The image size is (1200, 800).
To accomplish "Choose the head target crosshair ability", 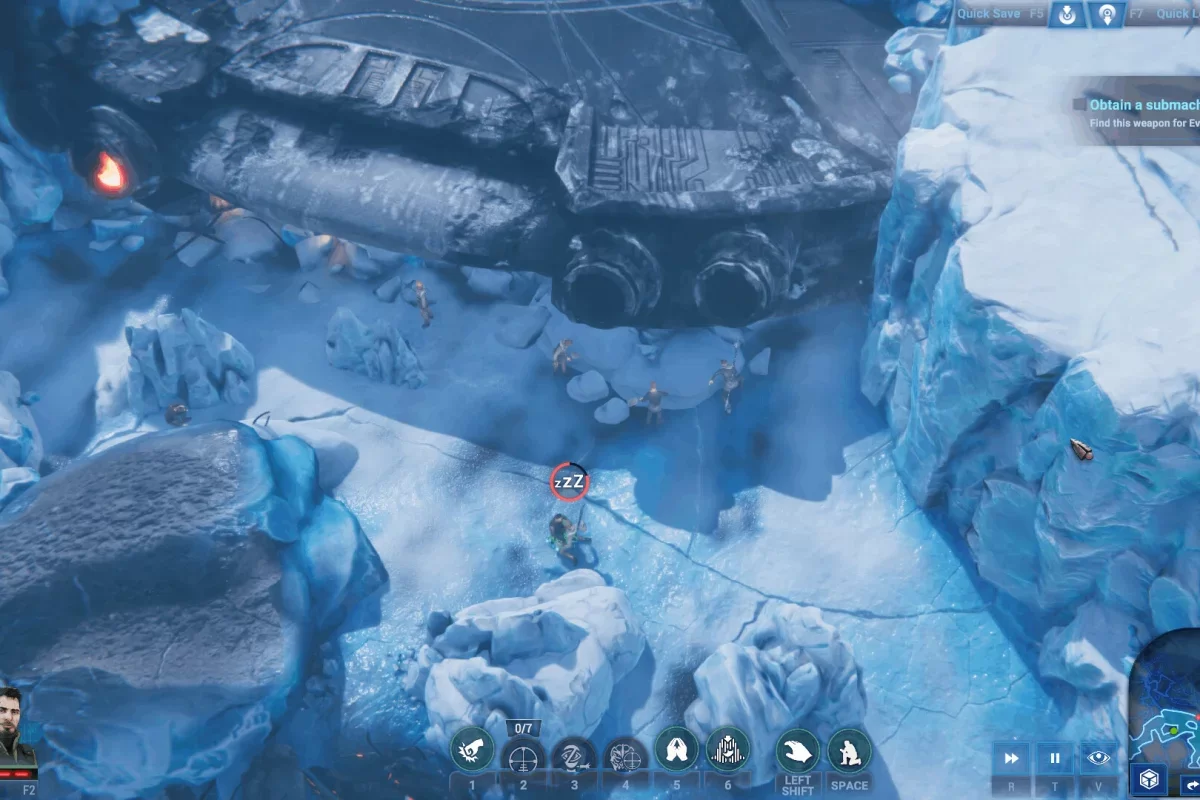I will [626, 759].
